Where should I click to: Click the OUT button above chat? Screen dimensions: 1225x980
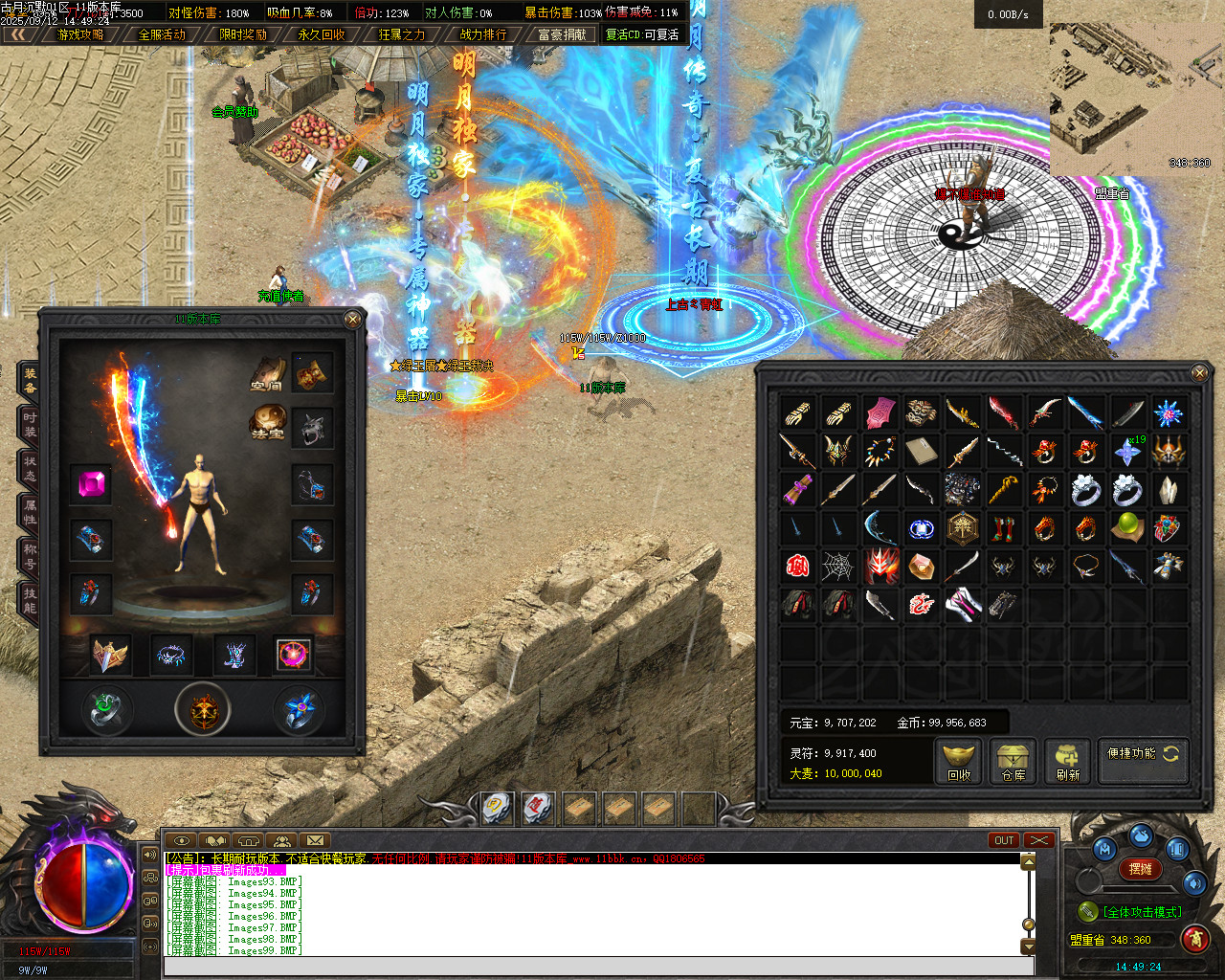[1004, 840]
